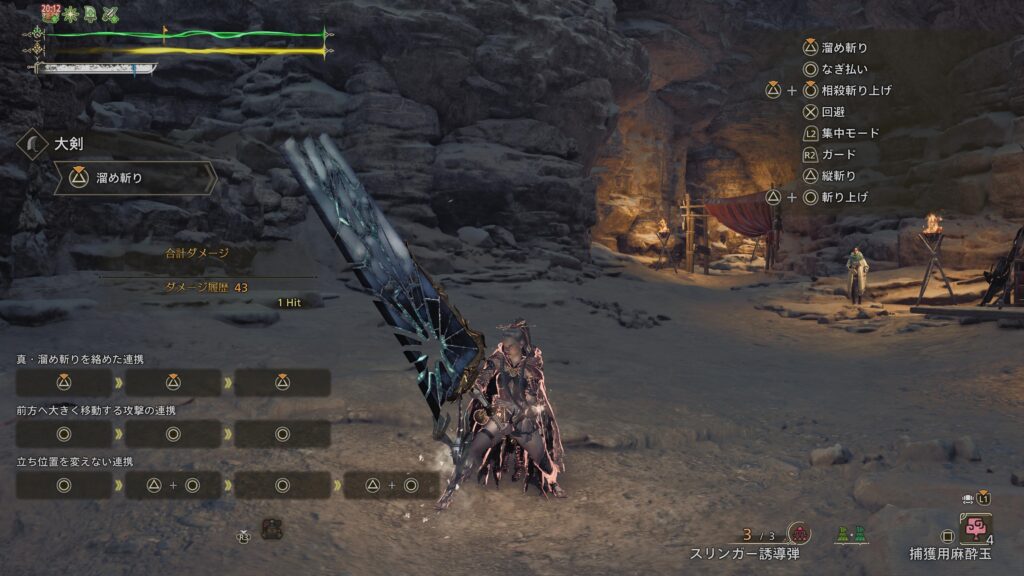The height and width of the screenshot is (576, 1024).
Task: Click the green twin palico support icons
Action: [851, 535]
